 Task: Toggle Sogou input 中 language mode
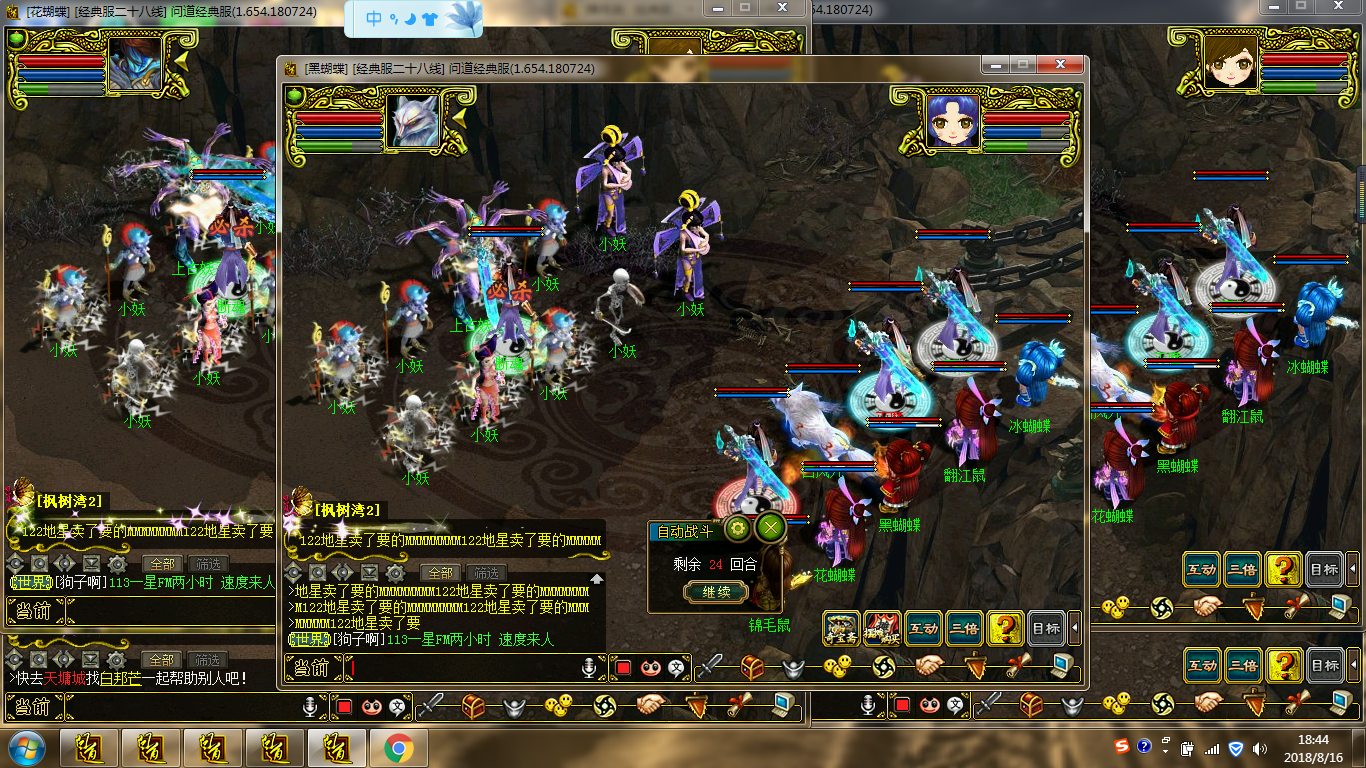pos(373,18)
